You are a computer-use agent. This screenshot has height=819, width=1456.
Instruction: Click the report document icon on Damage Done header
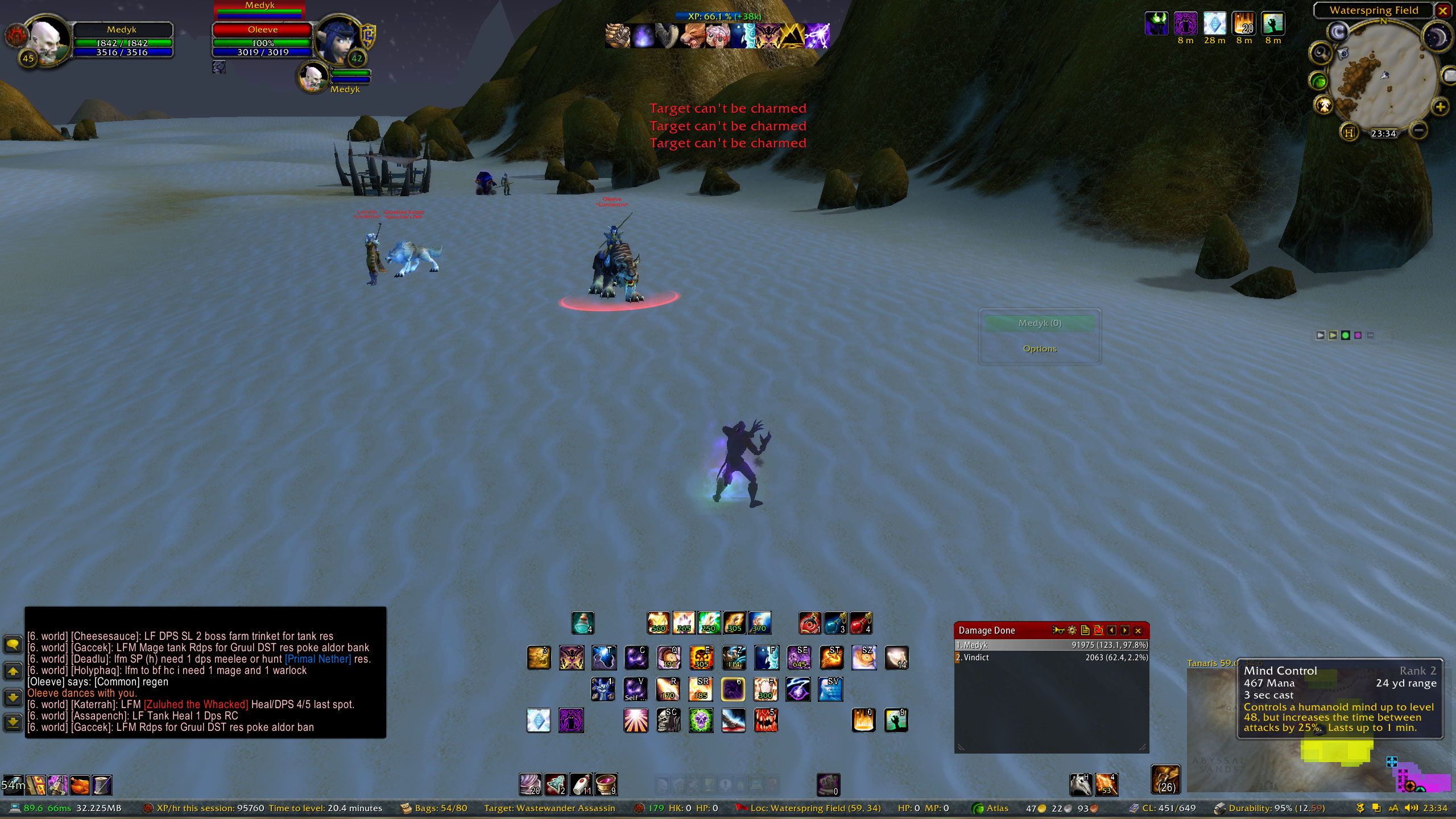coord(1085,630)
